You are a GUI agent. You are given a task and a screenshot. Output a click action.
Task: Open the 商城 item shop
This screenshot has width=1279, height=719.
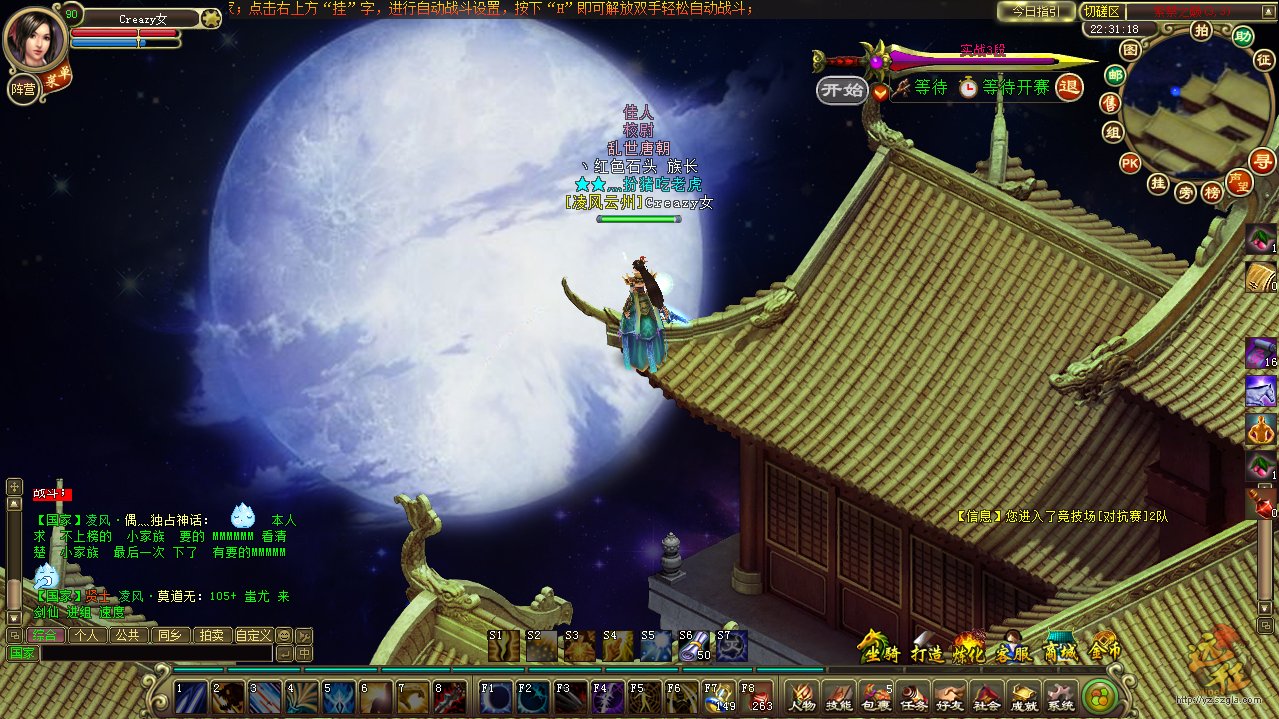[x=1059, y=650]
